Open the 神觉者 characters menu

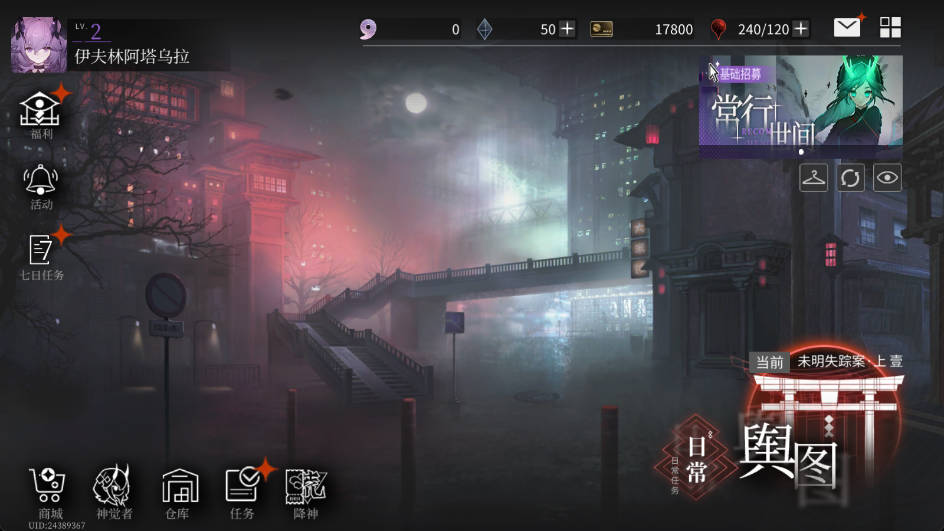coord(113,492)
